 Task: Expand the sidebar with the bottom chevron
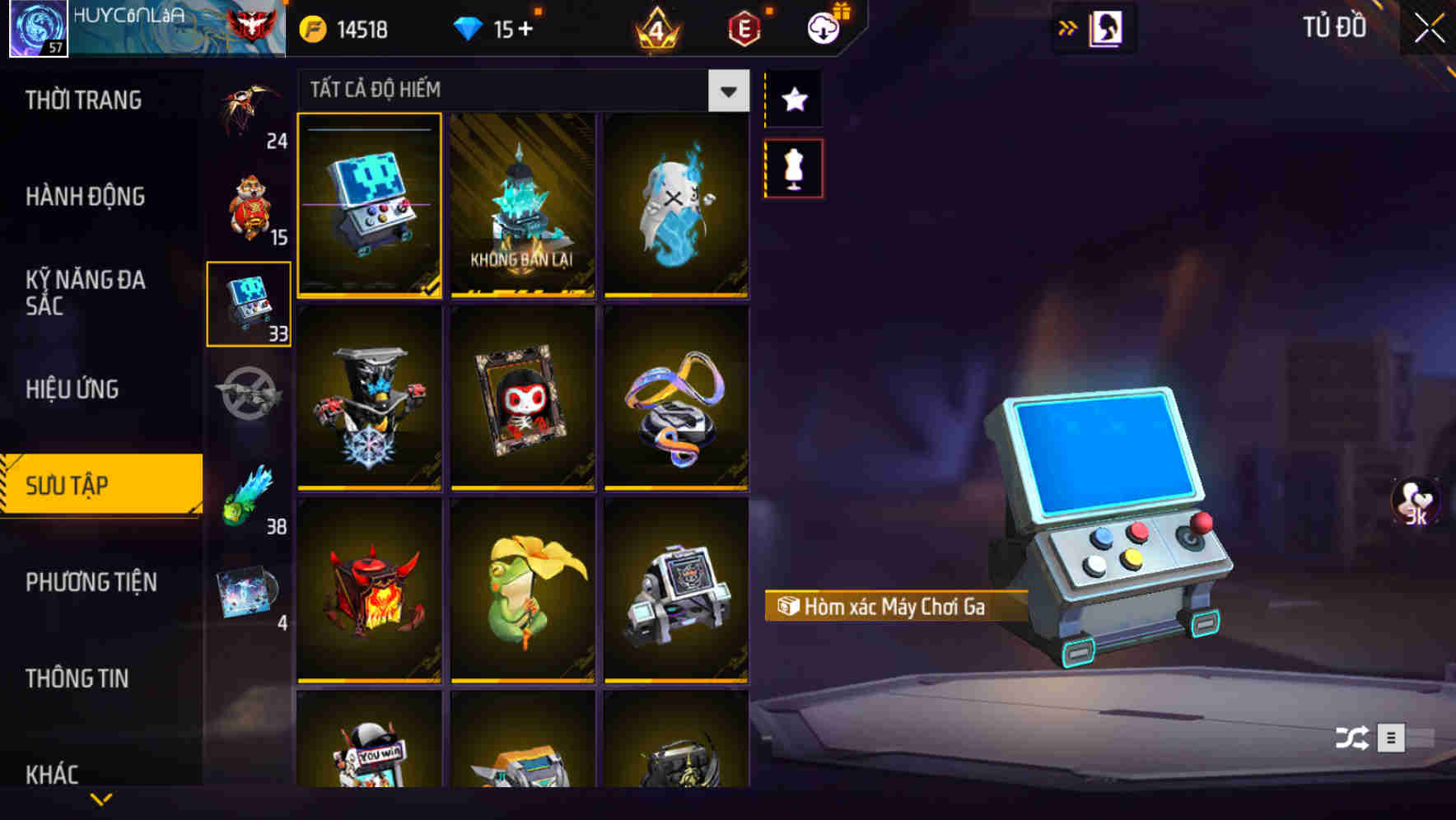(100, 797)
